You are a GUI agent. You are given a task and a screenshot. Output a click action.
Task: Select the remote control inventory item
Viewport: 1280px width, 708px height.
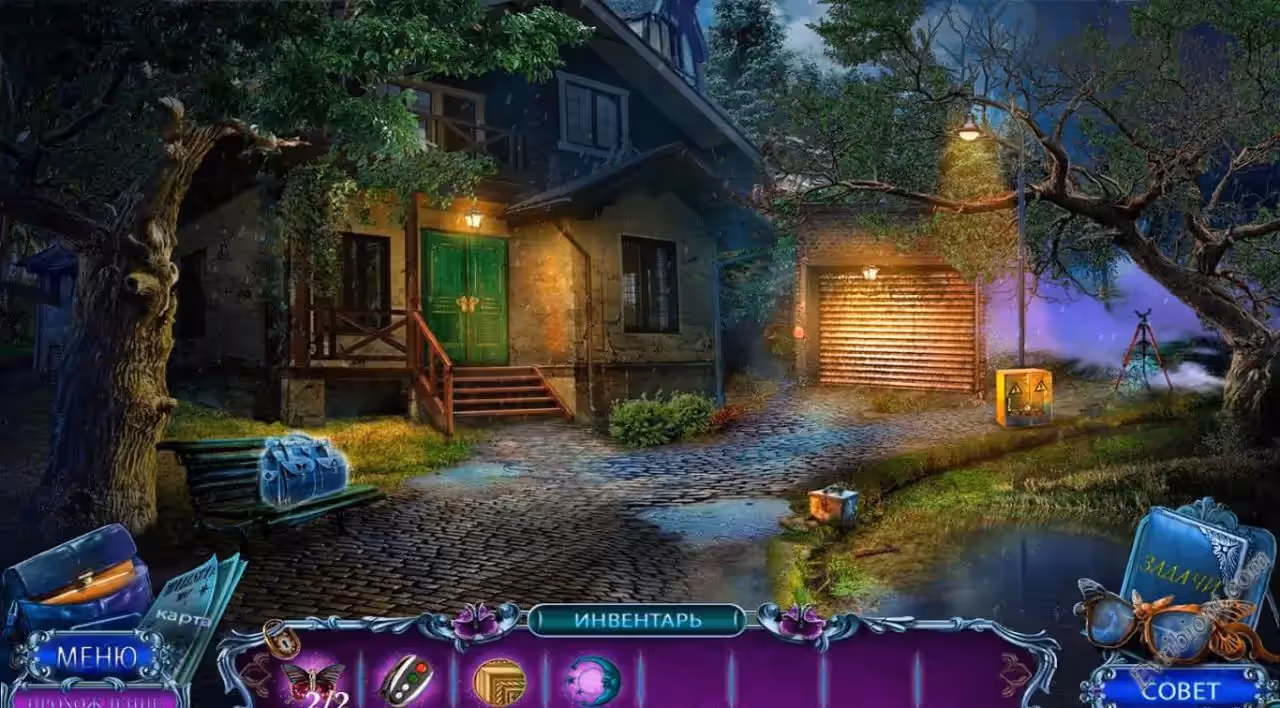point(406,680)
